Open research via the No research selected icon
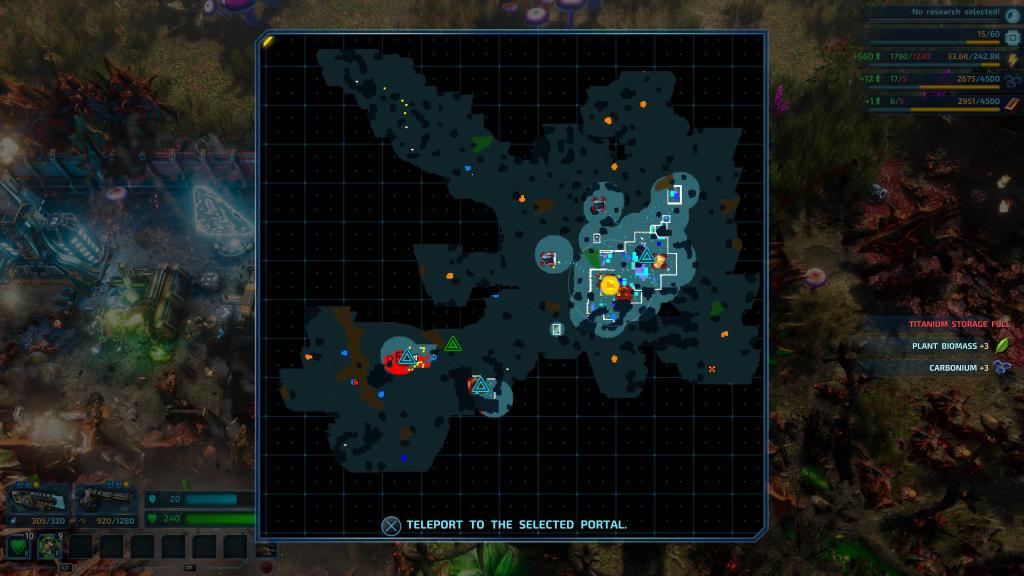 pyautogui.click(x=1012, y=14)
